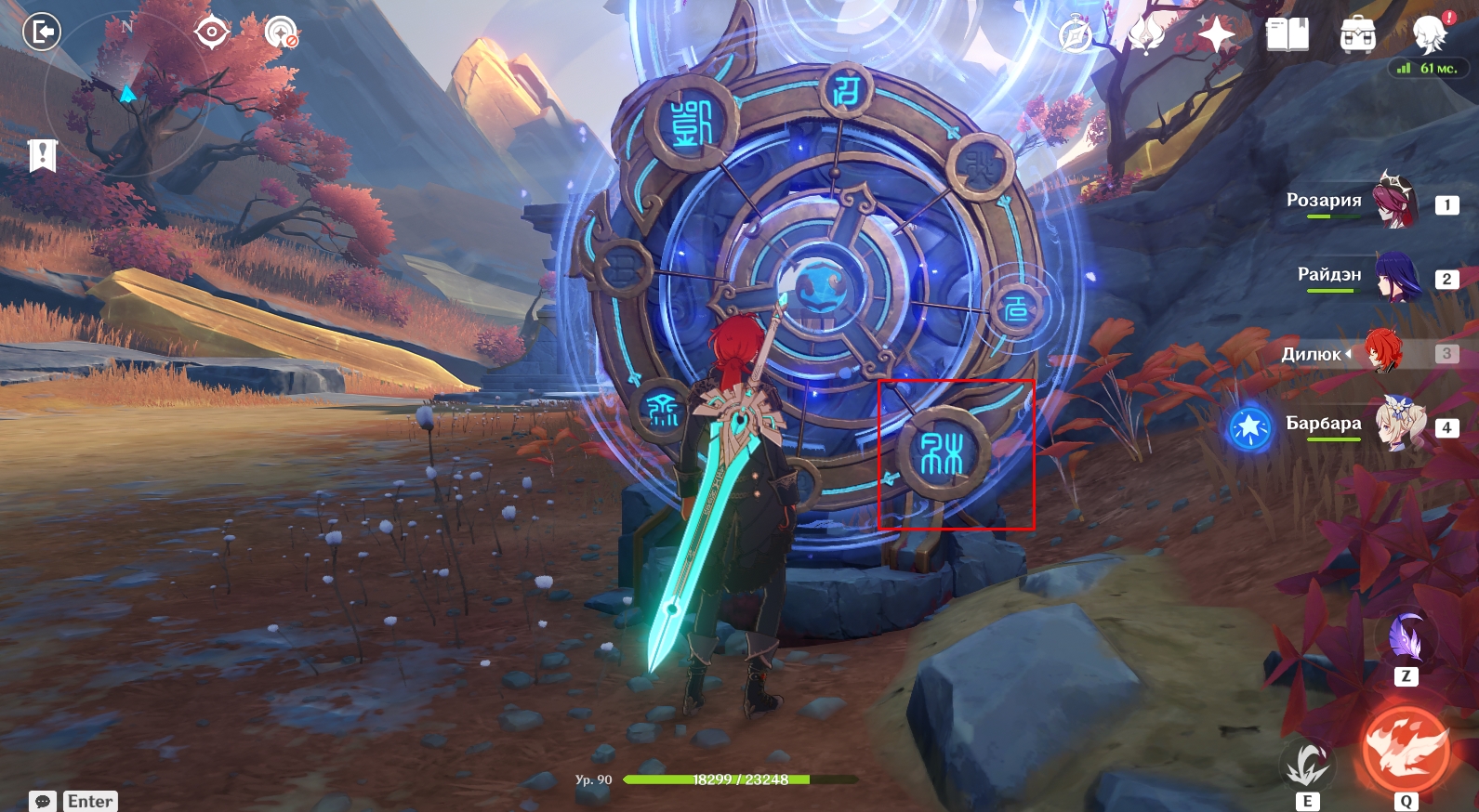Open the Adventurer Handbook book icon
Viewport: 1479px width, 812px height.
point(1288,35)
